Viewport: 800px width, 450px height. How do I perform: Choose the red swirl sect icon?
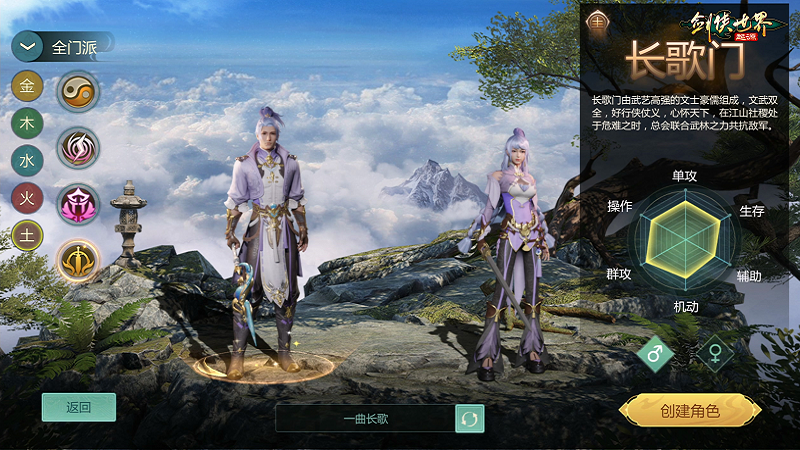[77, 148]
